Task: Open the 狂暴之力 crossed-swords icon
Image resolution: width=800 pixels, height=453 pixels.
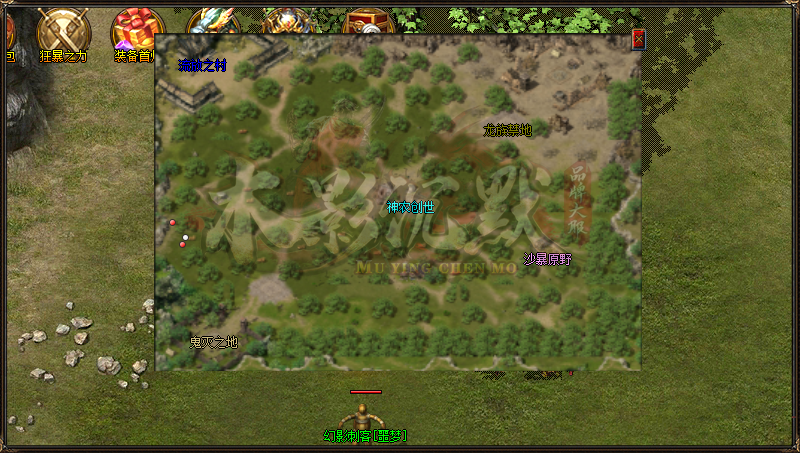Action: (64, 31)
